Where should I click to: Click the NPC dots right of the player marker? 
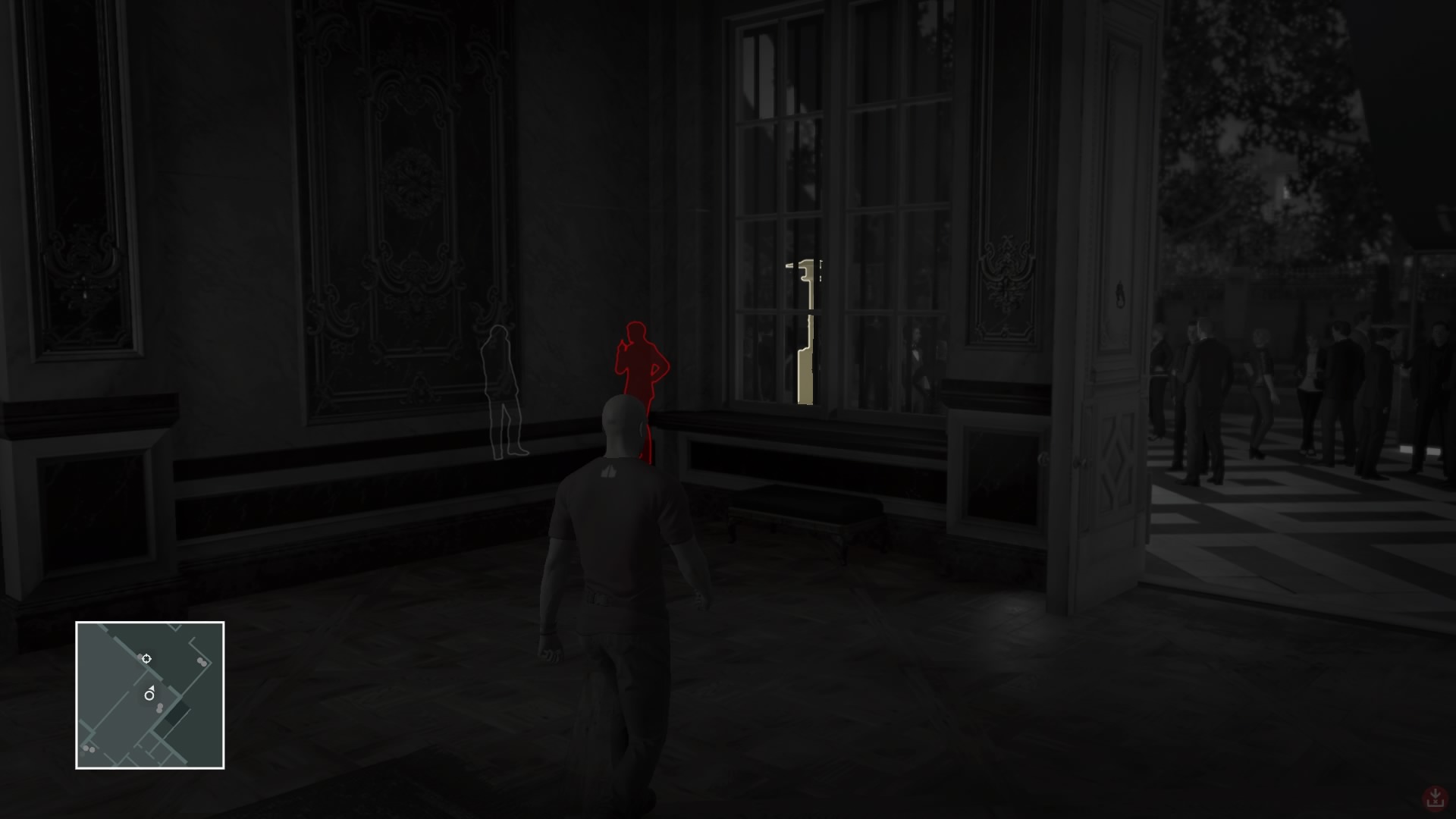pyautogui.click(x=159, y=708)
